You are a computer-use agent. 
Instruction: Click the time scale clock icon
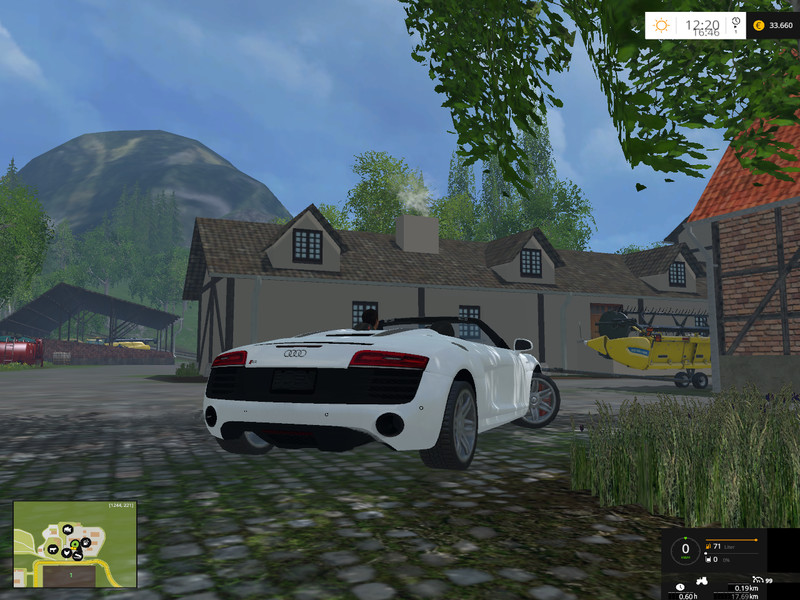coord(736,22)
